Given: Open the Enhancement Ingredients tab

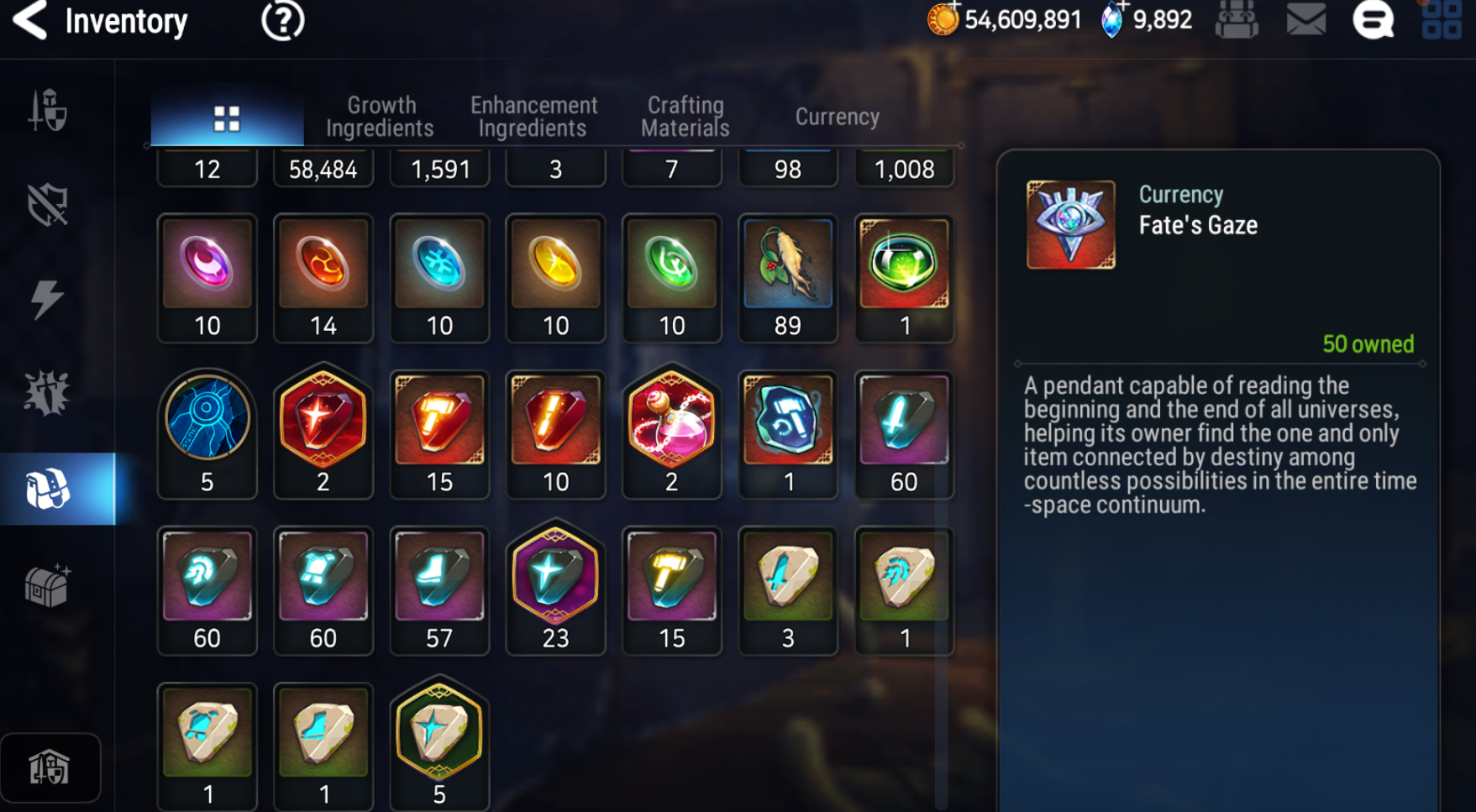Looking at the screenshot, I should pyautogui.click(x=533, y=117).
